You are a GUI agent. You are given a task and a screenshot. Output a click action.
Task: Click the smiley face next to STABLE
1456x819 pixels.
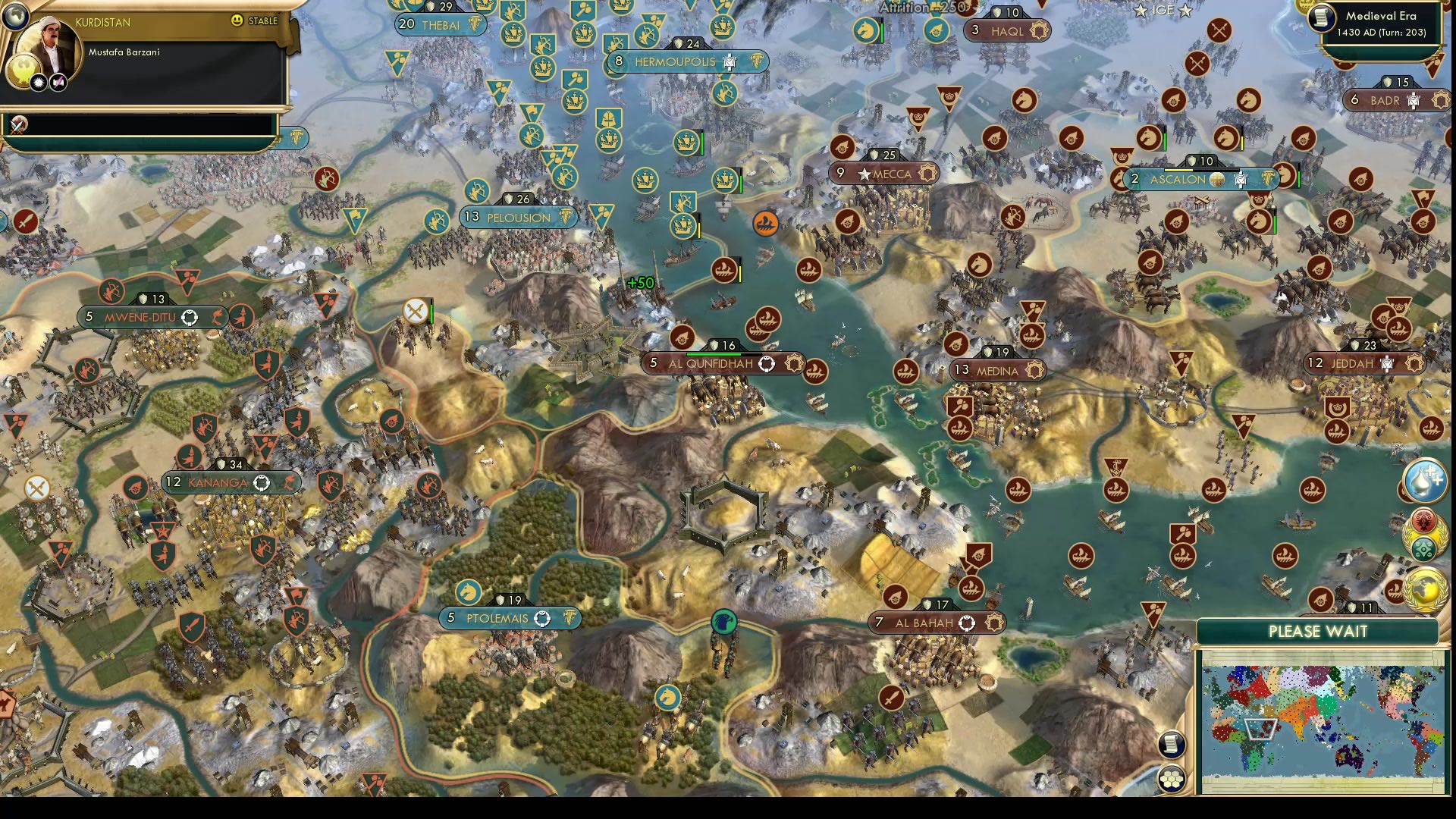236,20
